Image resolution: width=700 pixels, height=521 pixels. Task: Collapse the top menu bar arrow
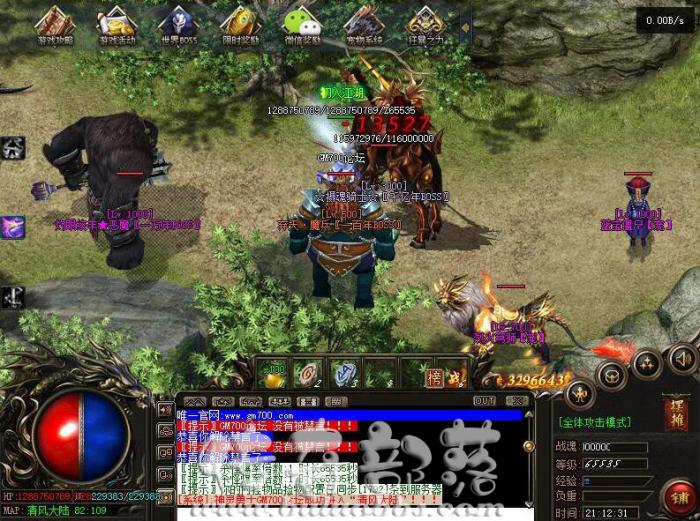[465, 26]
